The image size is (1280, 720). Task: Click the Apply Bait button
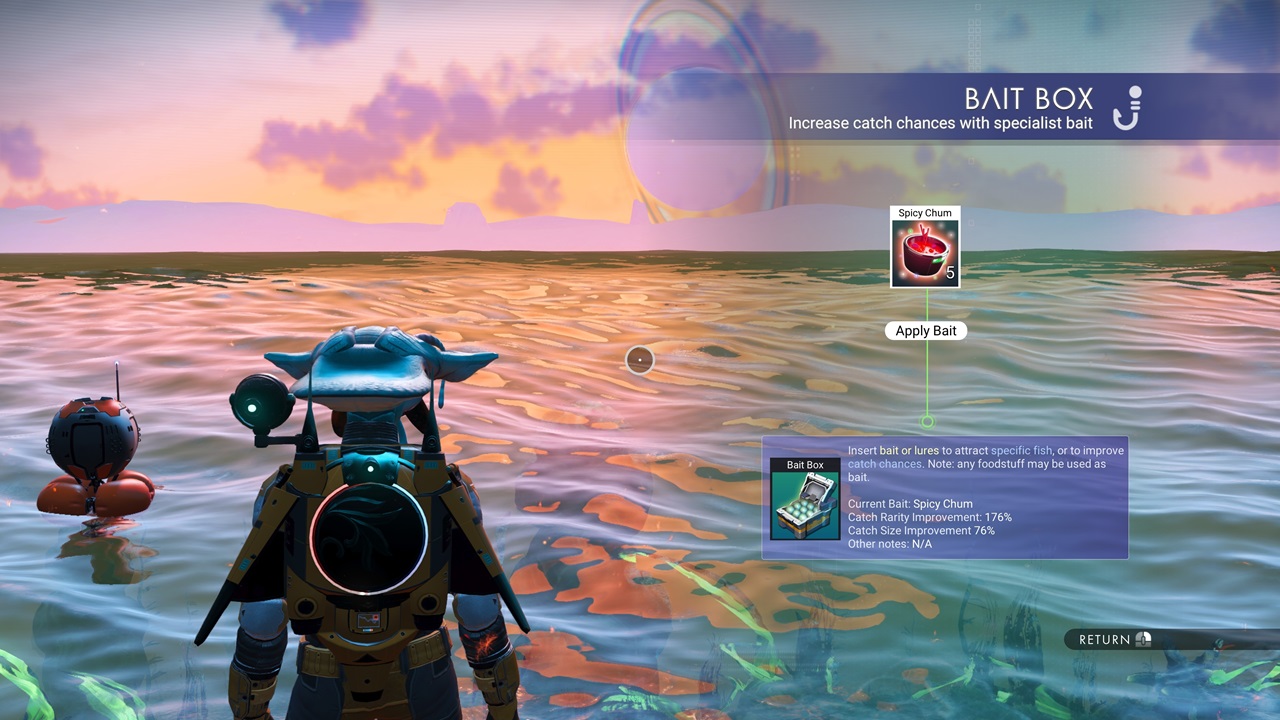tap(926, 331)
